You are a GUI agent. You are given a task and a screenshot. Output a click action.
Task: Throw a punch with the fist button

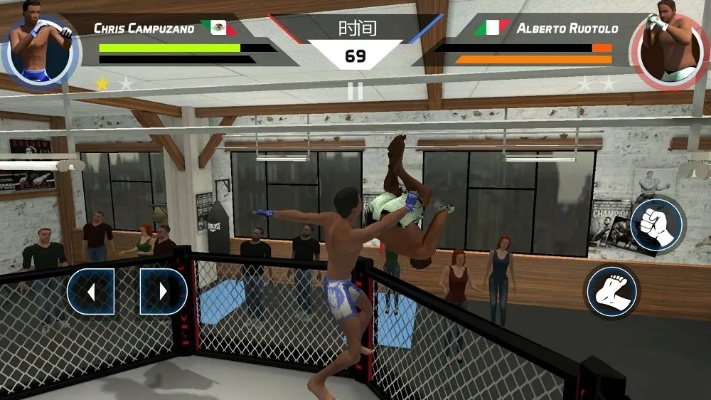coord(656,224)
